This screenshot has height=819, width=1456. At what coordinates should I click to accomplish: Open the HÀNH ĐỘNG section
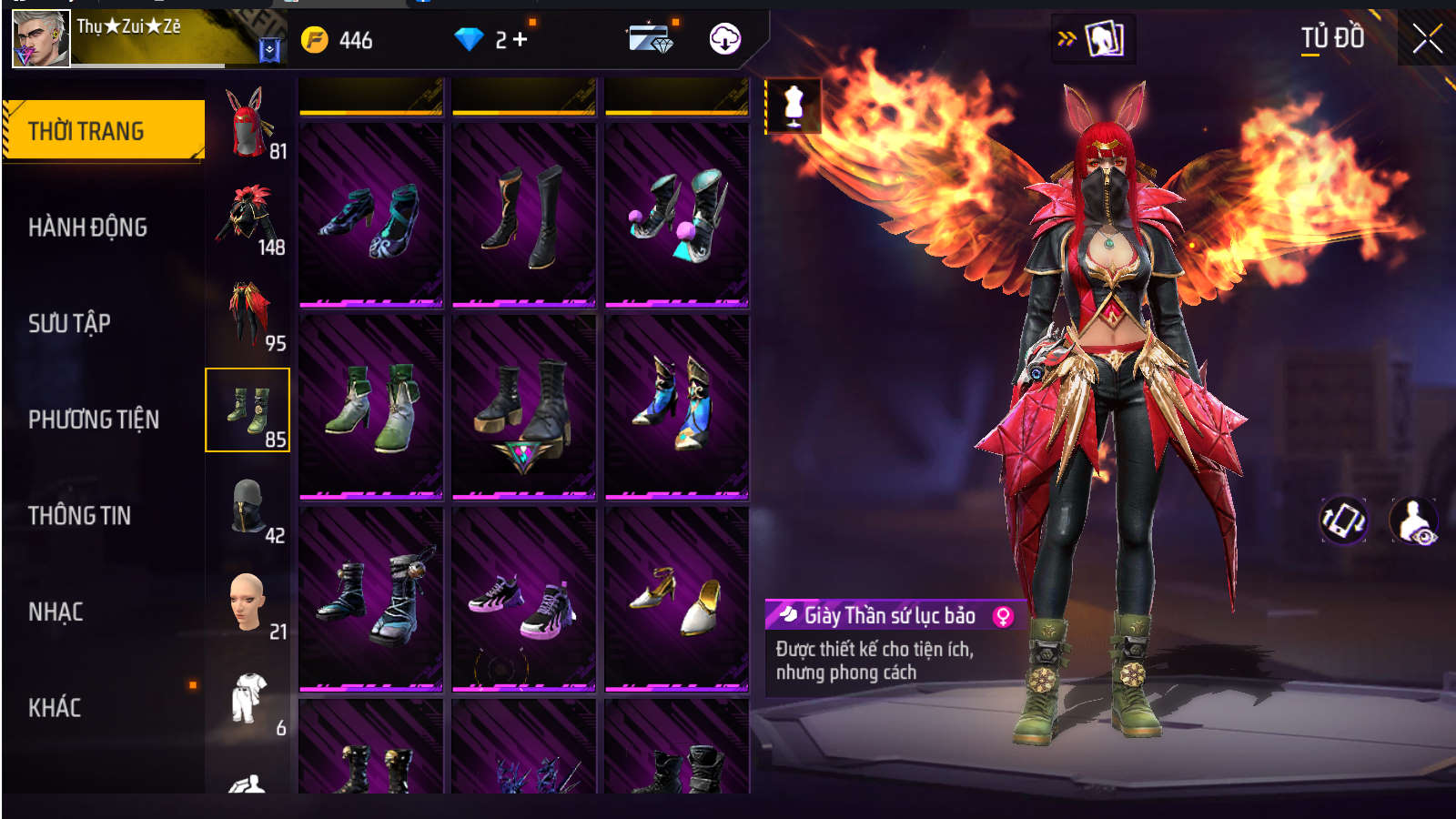point(87,227)
